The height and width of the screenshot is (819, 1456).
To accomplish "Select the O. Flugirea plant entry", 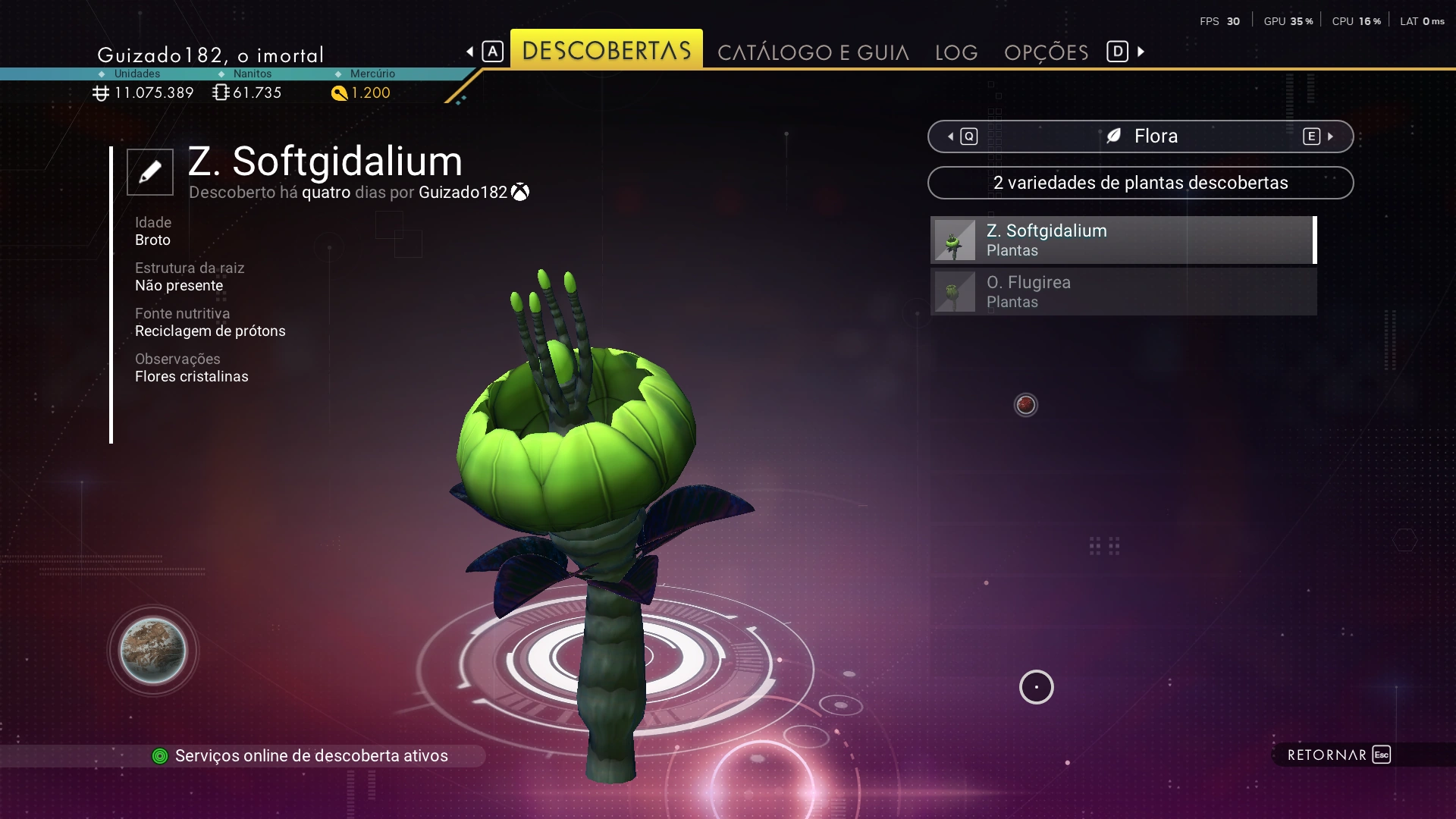I will point(1122,292).
